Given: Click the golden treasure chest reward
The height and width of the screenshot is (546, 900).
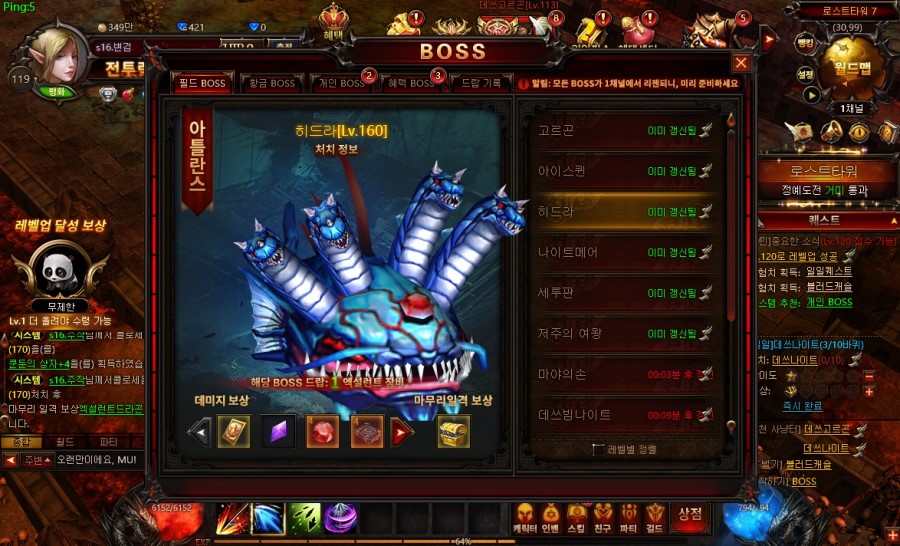Looking at the screenshot, I should [453, 432].
